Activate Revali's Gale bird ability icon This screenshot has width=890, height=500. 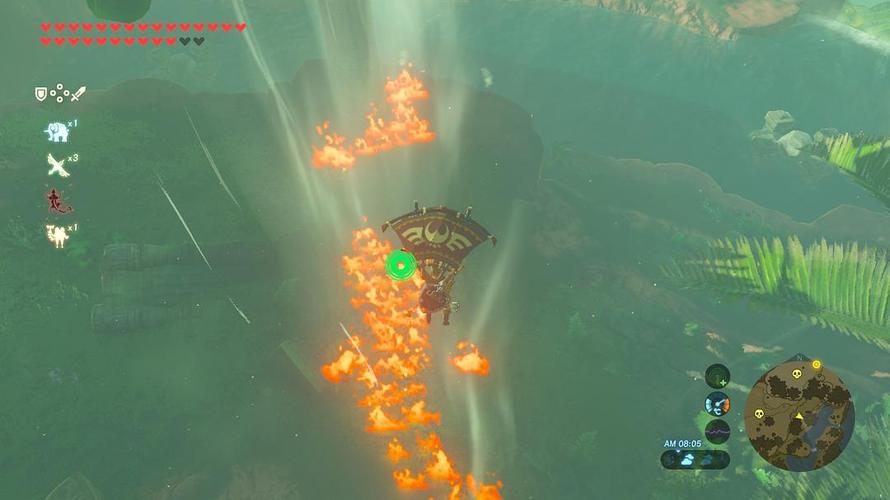click(56, 165)
